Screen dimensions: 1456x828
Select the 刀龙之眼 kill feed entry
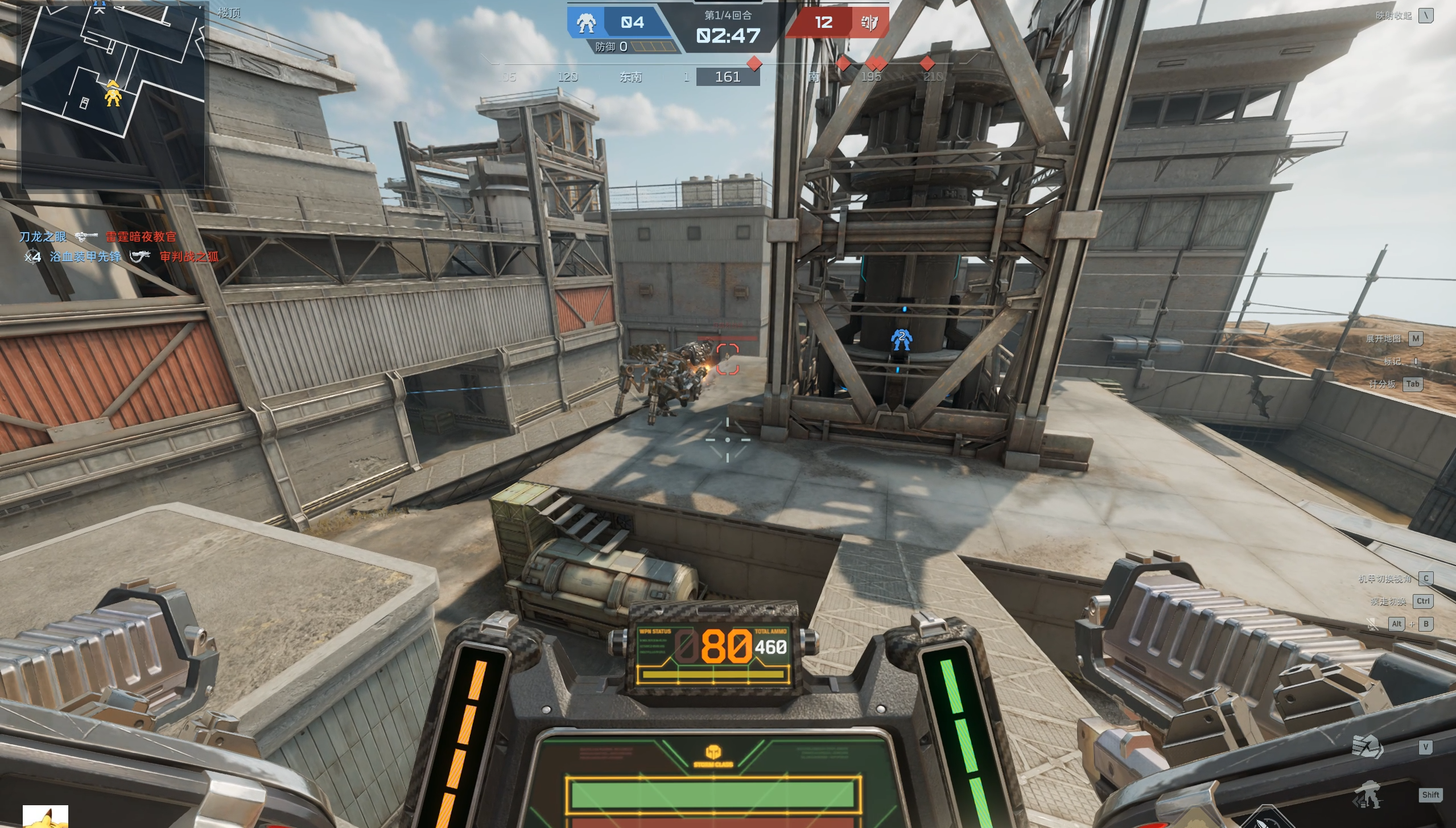click(x=43, y=237)
